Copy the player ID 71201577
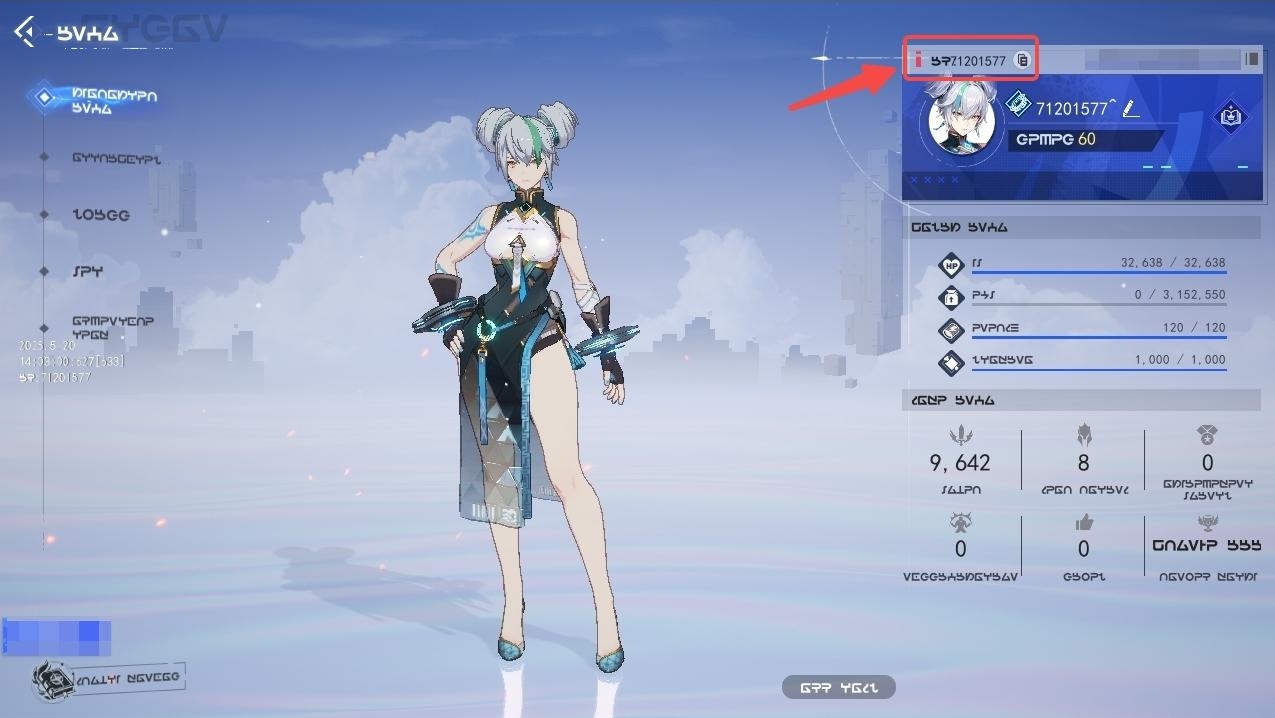Image resolution: width=1275 pixels, height=718 pixels. click(x=1022, y=60)
